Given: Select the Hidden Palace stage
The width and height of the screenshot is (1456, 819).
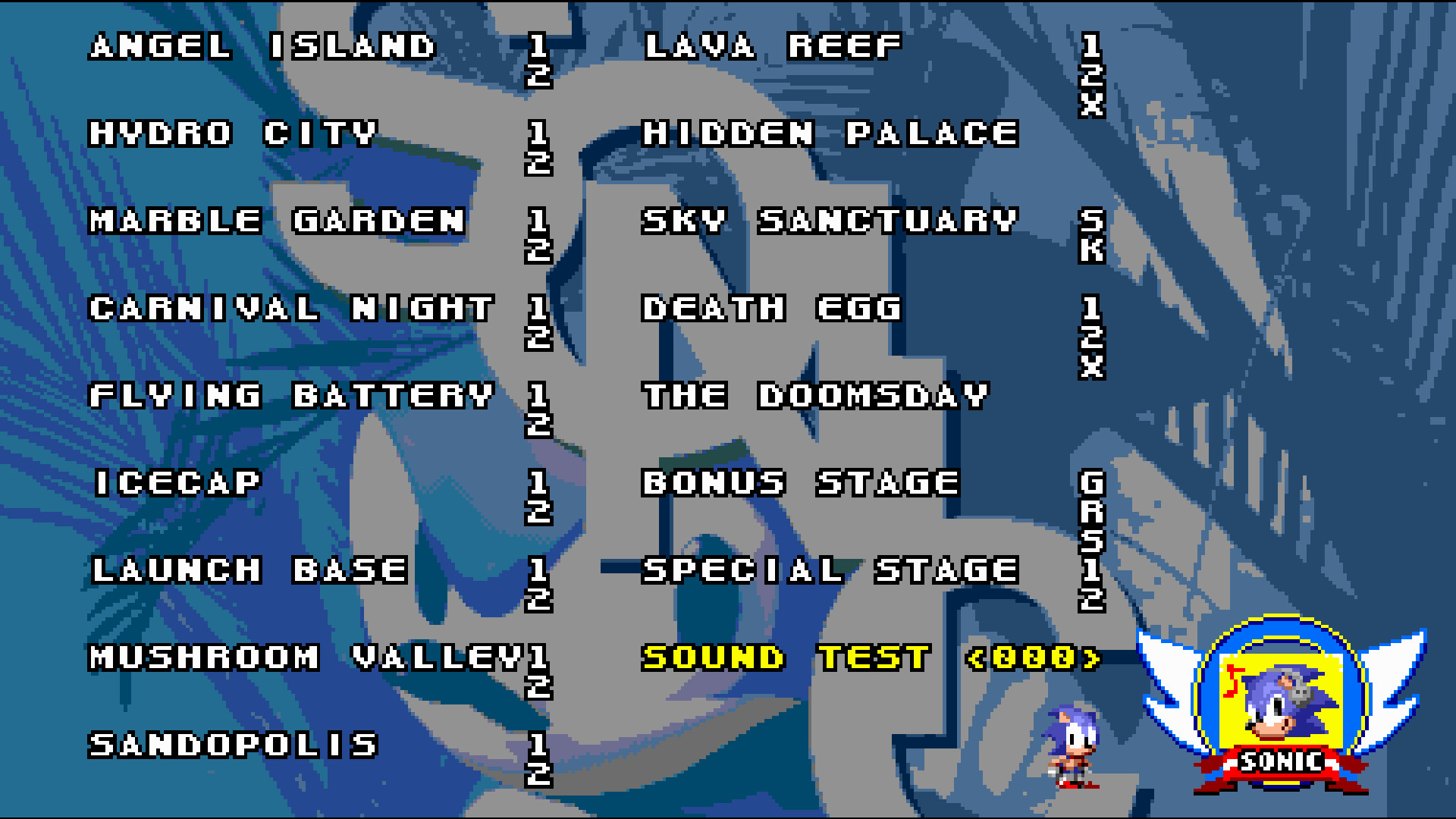Looking at the screenshot, I should 829,135.
